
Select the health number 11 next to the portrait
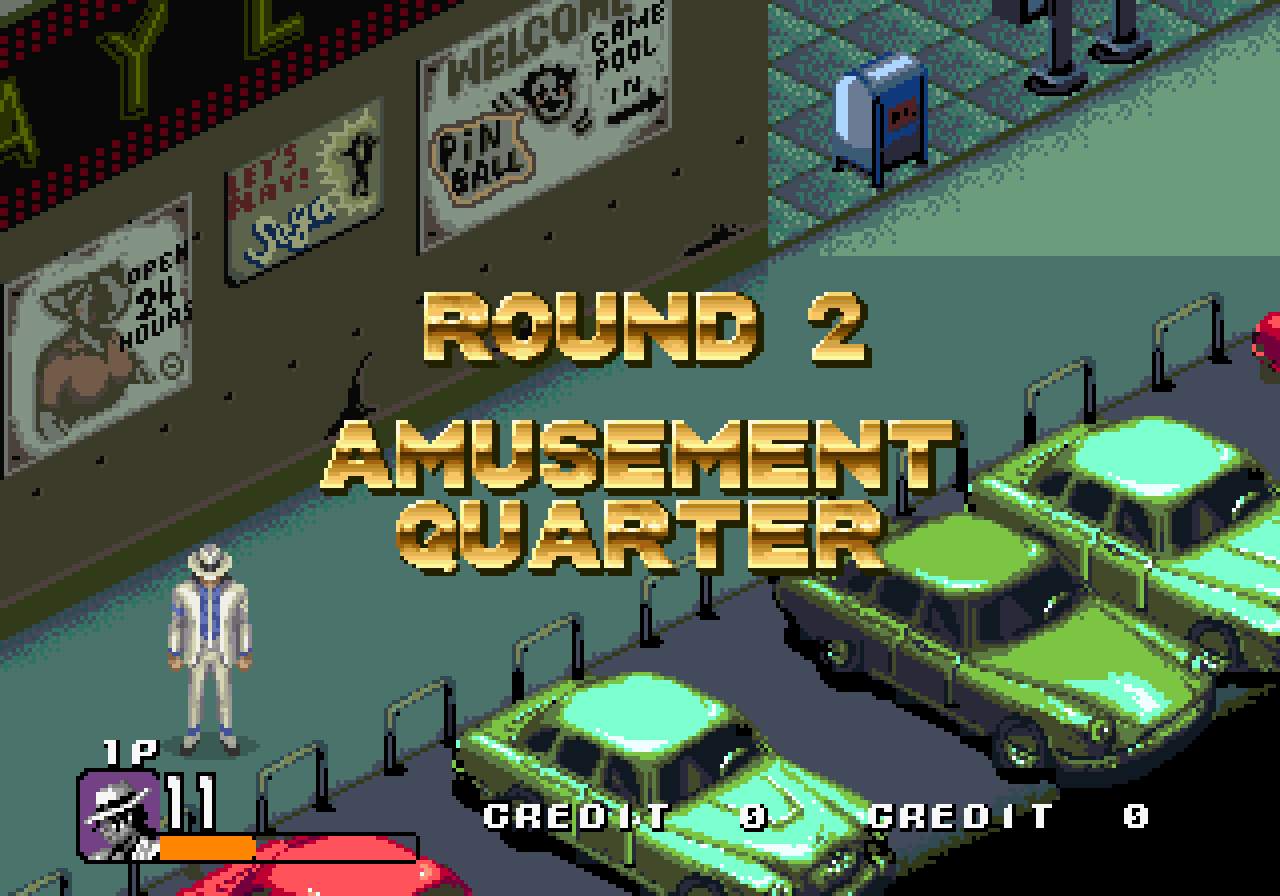tap(192, 800)
